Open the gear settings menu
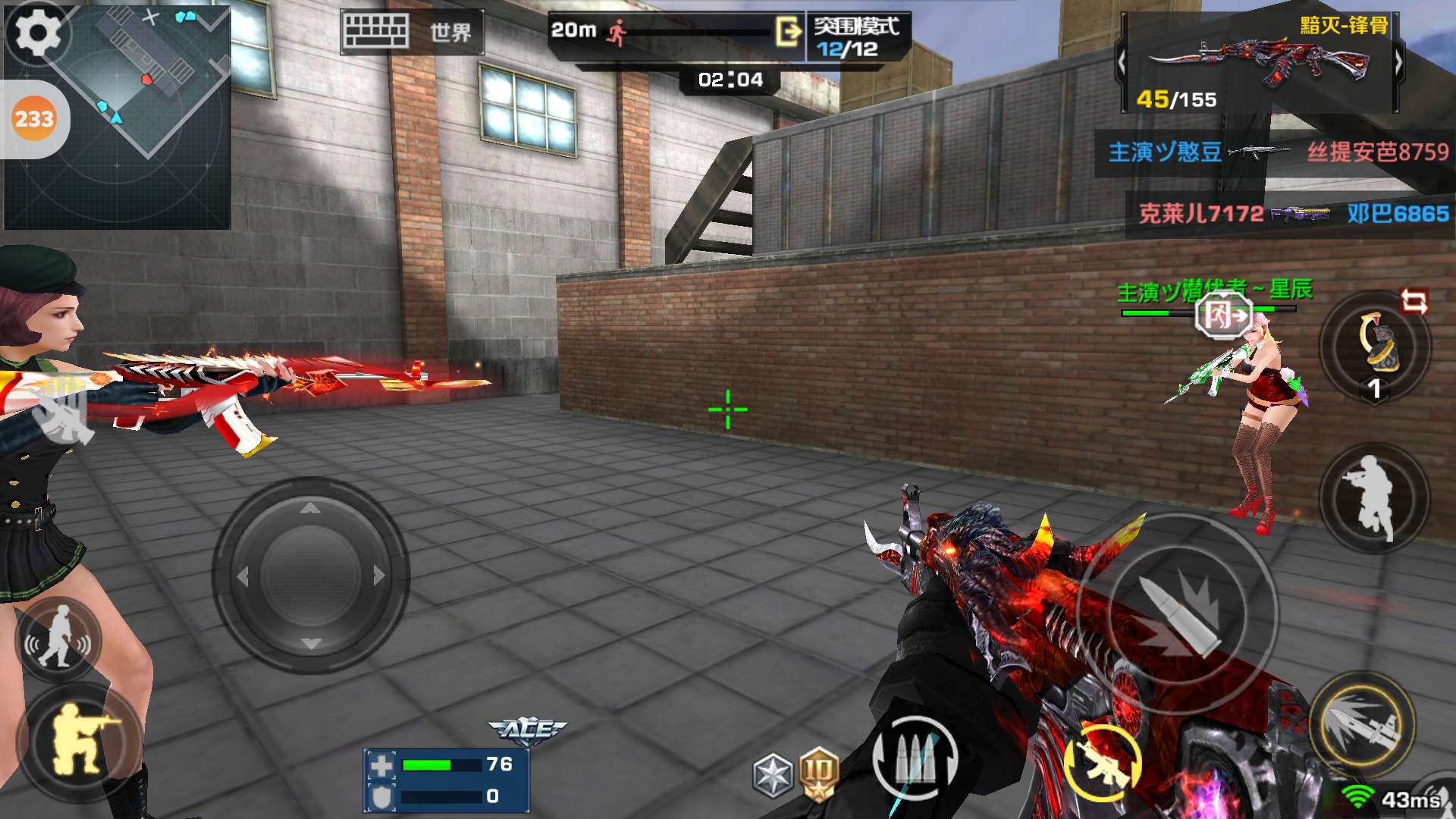Image resolution: width=1456 pixels, height=819 pixels. tap(38, 34)
